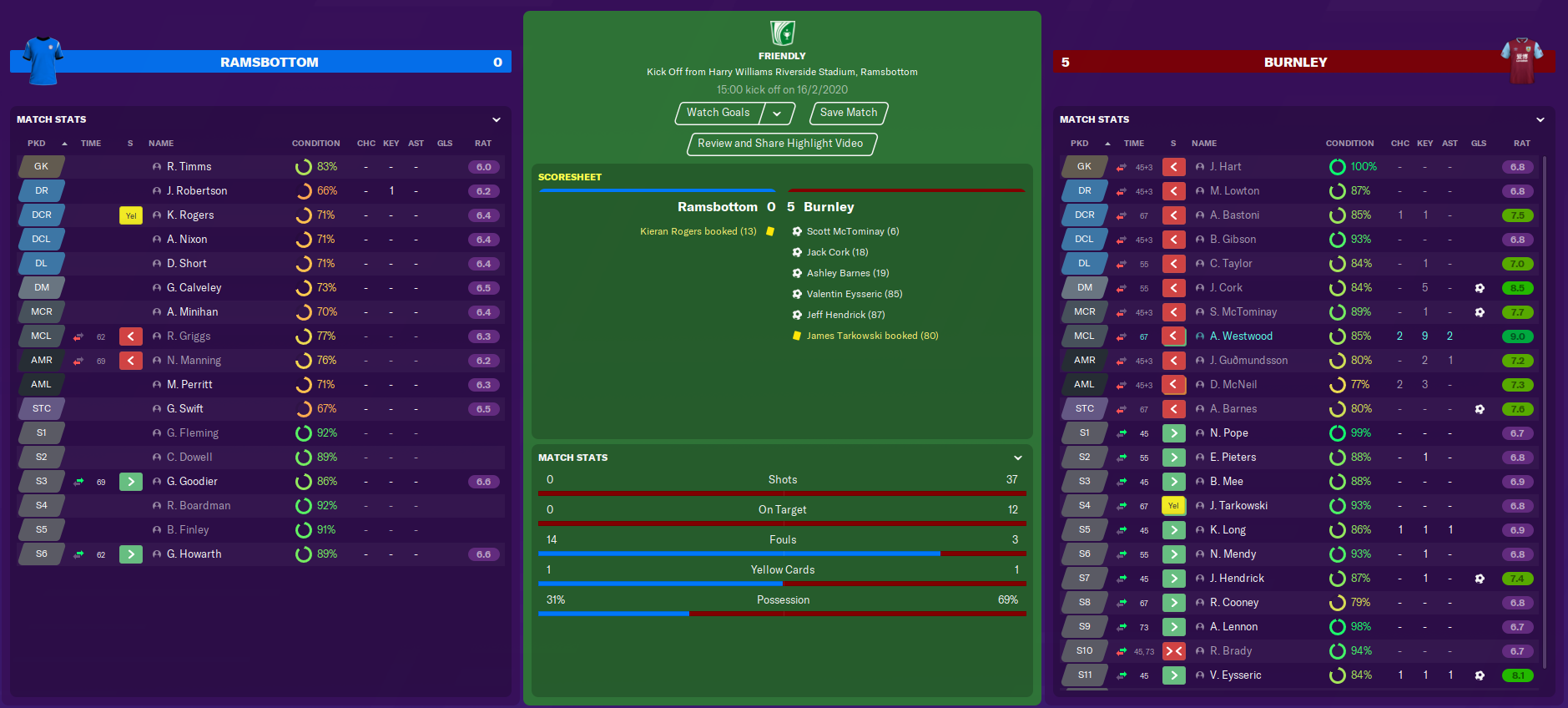Sort Ramsbottom list by Condition
The width and height of the screenshot is (1568, 708).
[x=315, y=144]
